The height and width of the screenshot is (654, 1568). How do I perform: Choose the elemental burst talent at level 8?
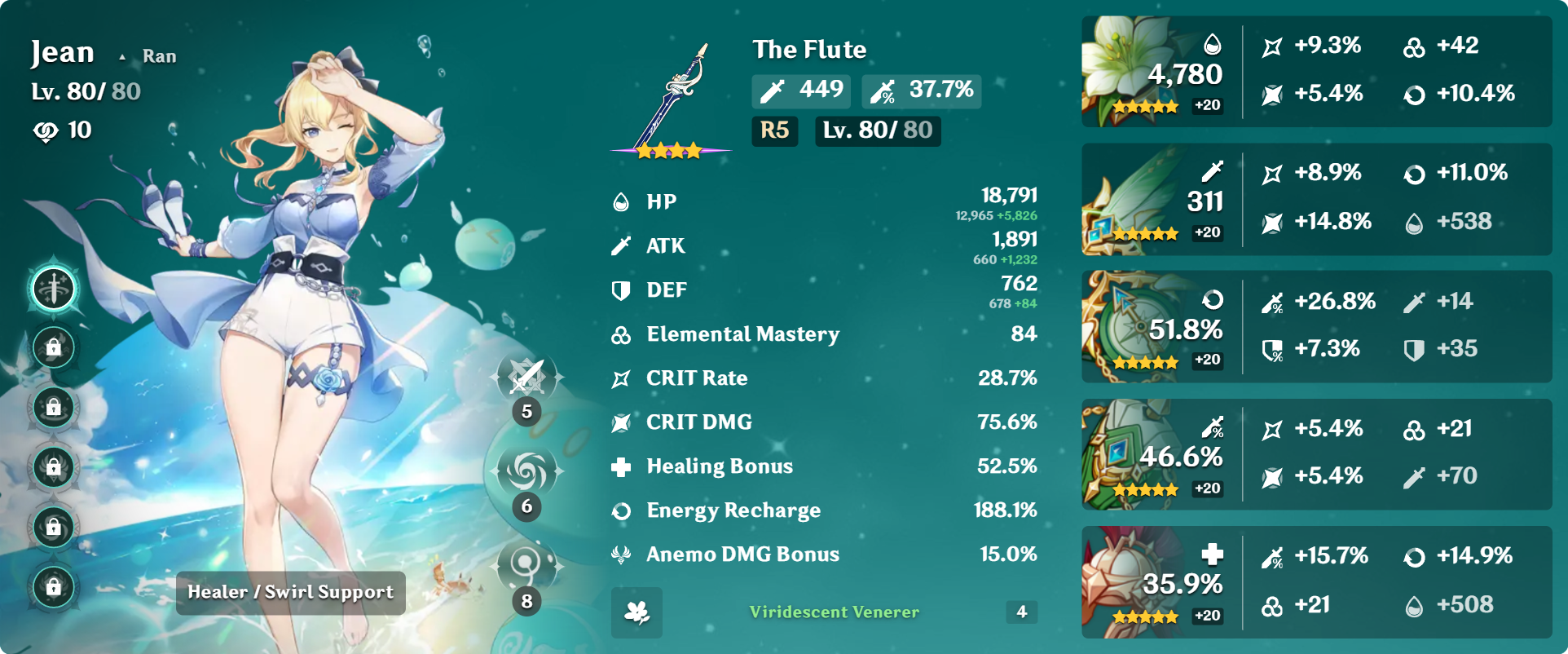(x=527, y=564)
